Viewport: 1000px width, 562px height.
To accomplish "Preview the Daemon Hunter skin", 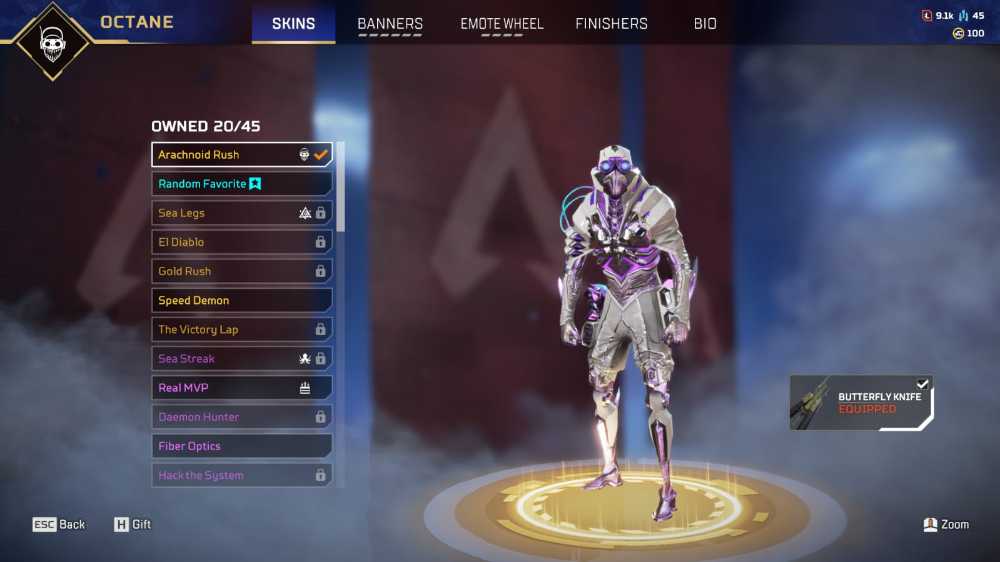I will 241,417.
